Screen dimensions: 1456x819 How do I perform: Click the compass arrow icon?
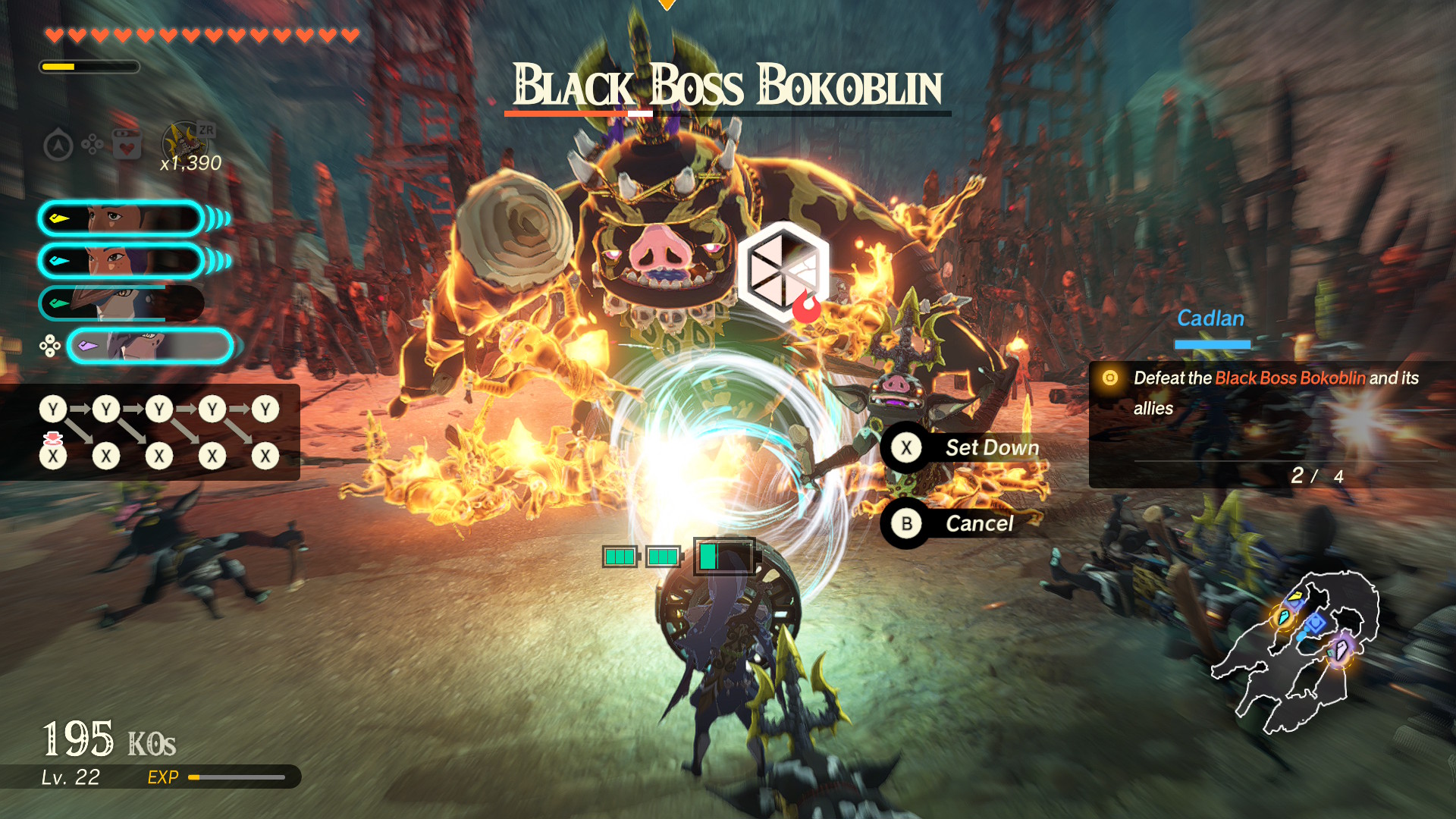click(x=58, y=145)
